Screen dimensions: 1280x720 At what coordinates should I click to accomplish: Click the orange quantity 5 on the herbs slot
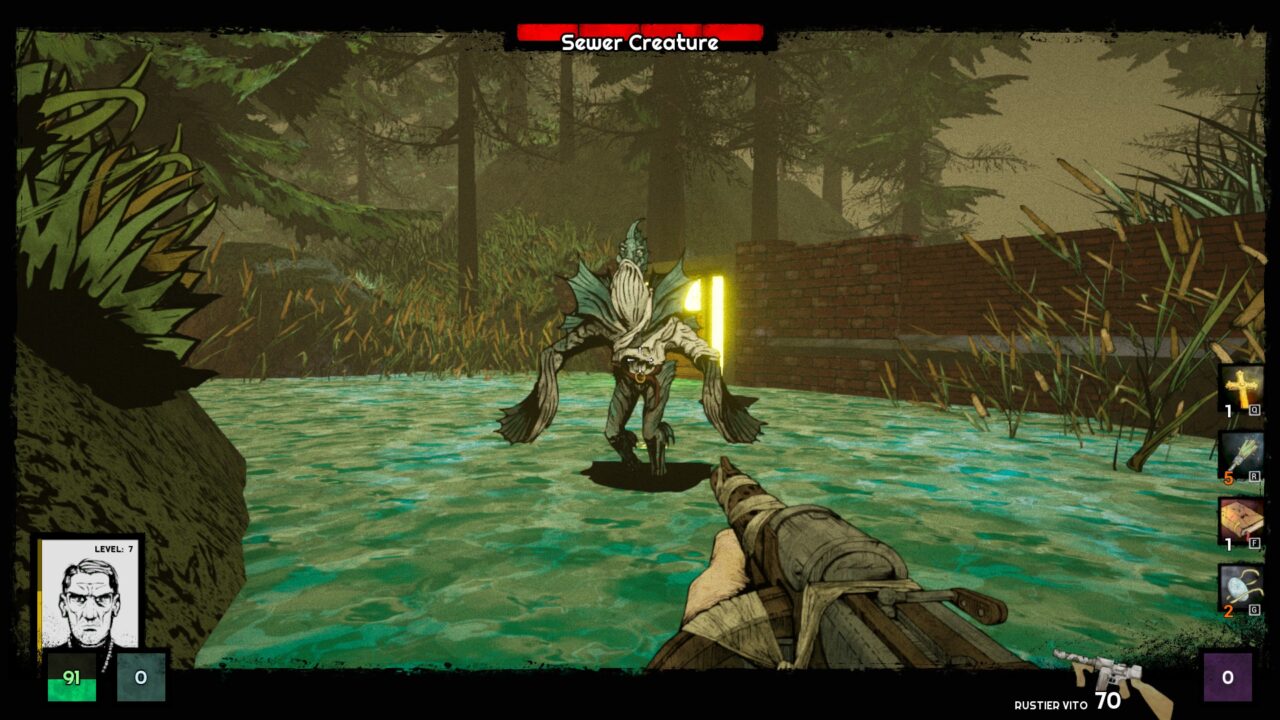1229,478
